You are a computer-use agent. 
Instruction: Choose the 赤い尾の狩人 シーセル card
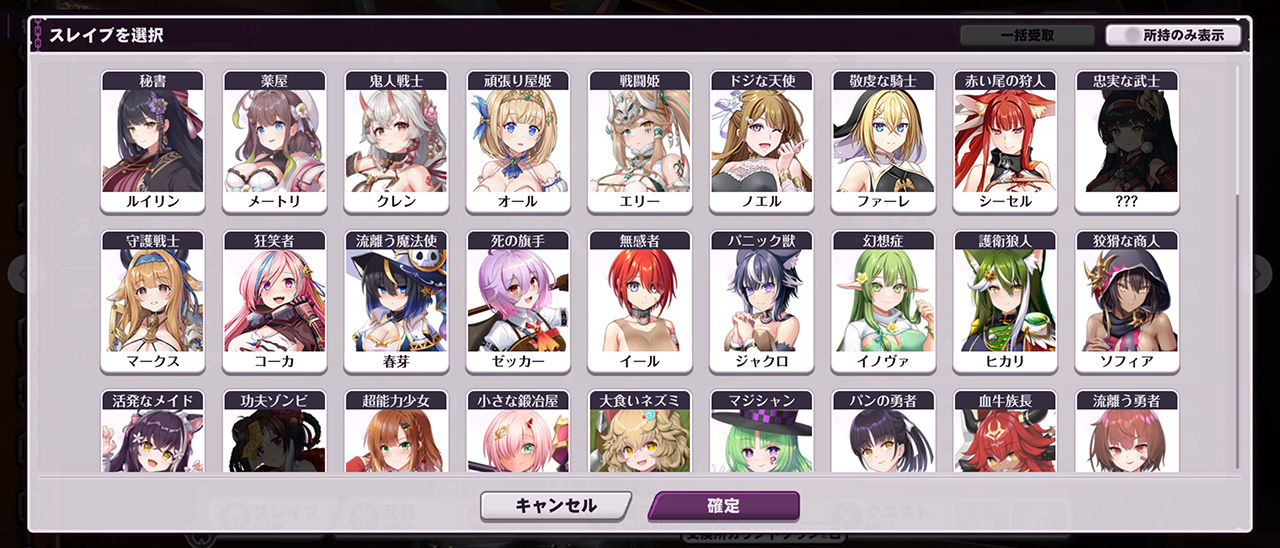point(1005,141)
